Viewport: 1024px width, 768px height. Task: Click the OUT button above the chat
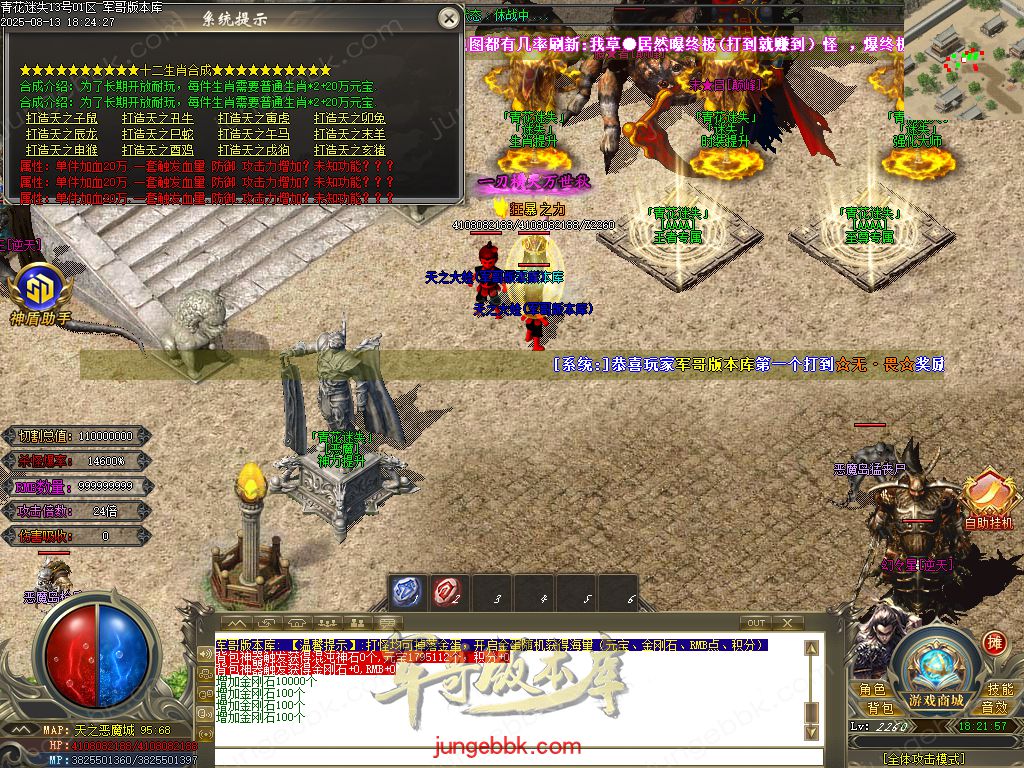(x=757, y=623)
